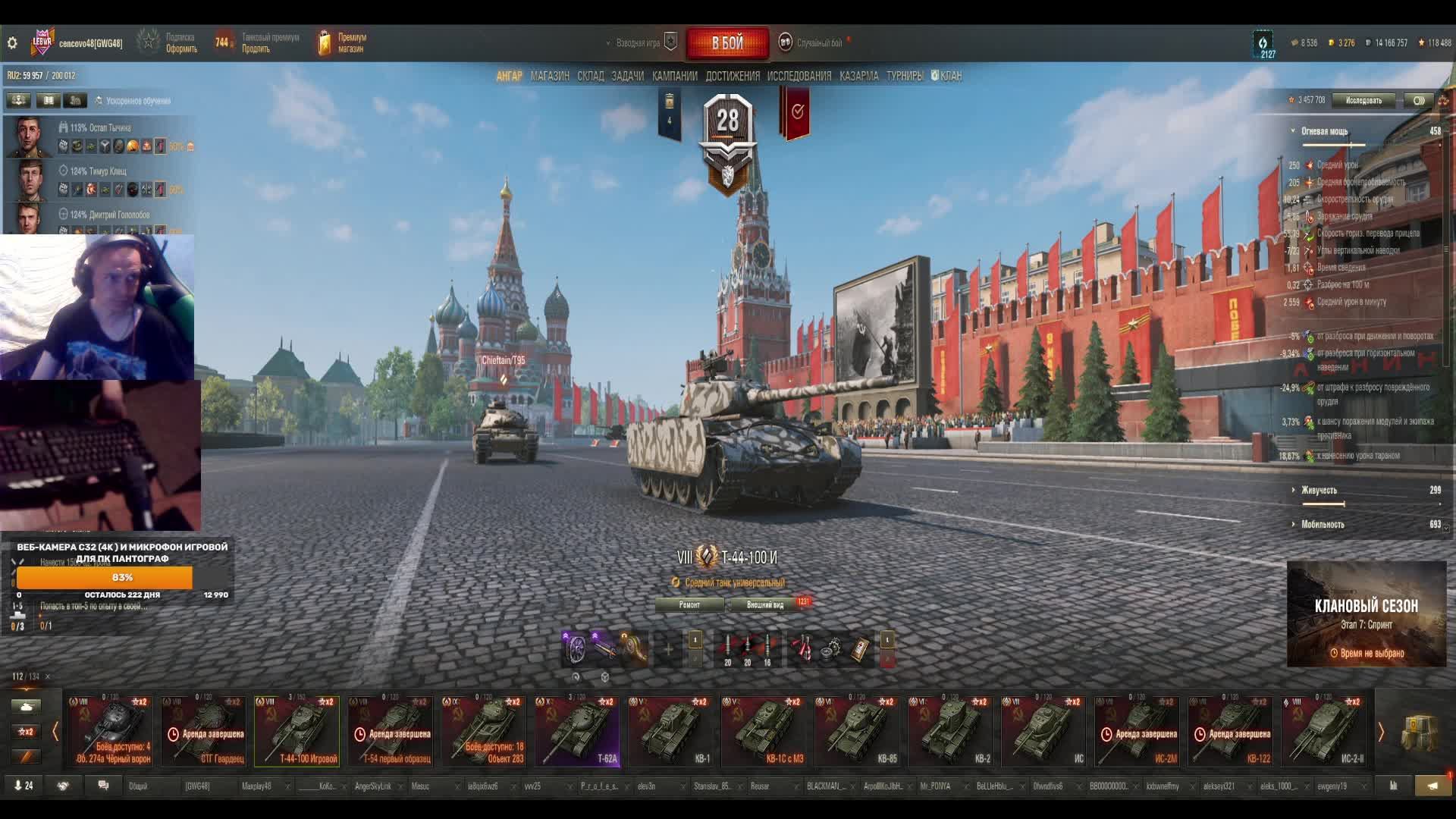This screenshot has height=819, width=1456.
Task: Open the settings gear icon
Action: (12, 43)
